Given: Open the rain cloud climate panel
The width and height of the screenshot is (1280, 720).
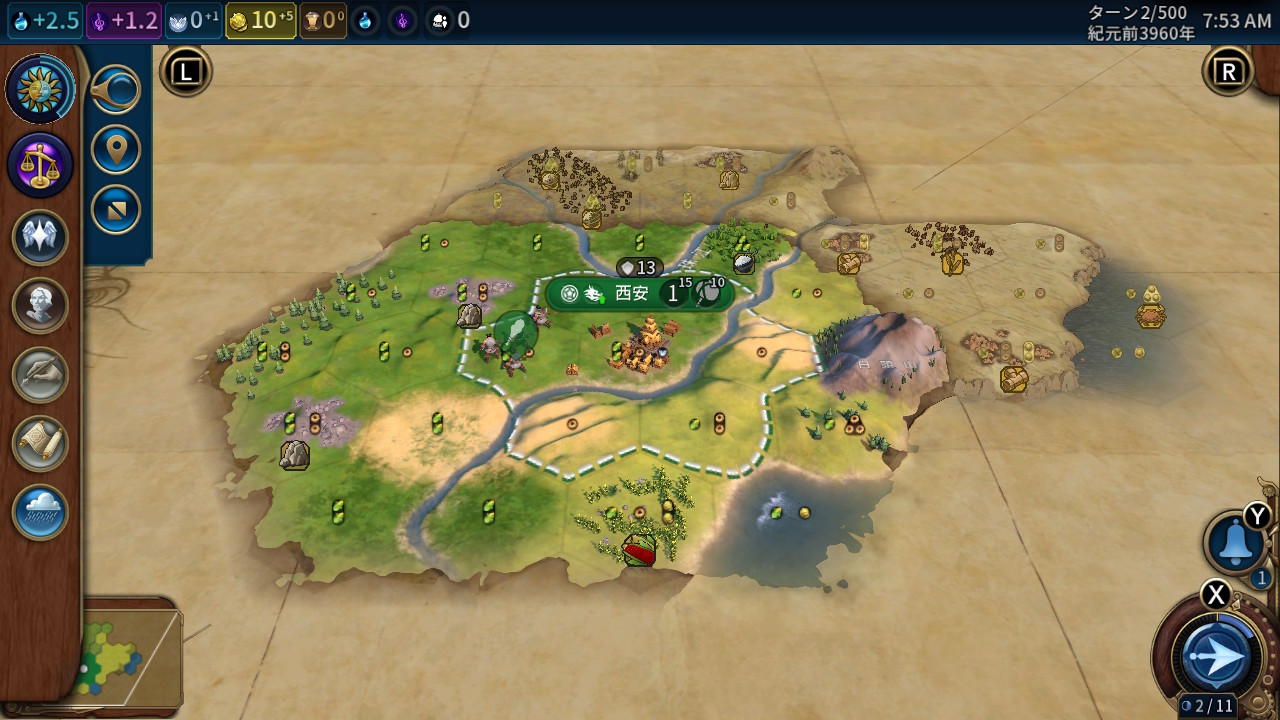Looking at the screenshot, I should pos(40,512).
